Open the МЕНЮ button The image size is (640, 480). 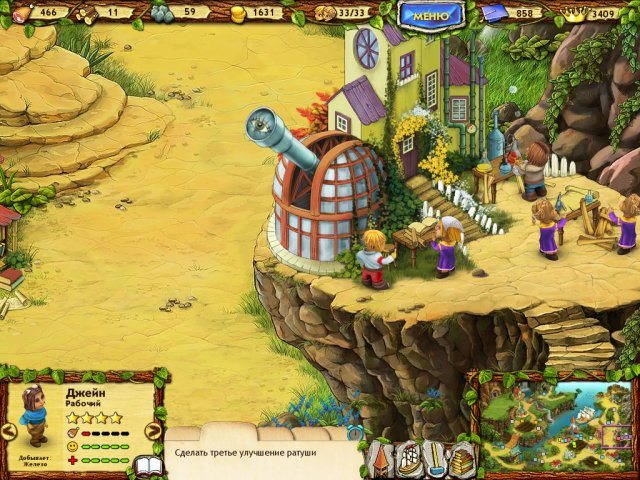[x=430, y=14]
